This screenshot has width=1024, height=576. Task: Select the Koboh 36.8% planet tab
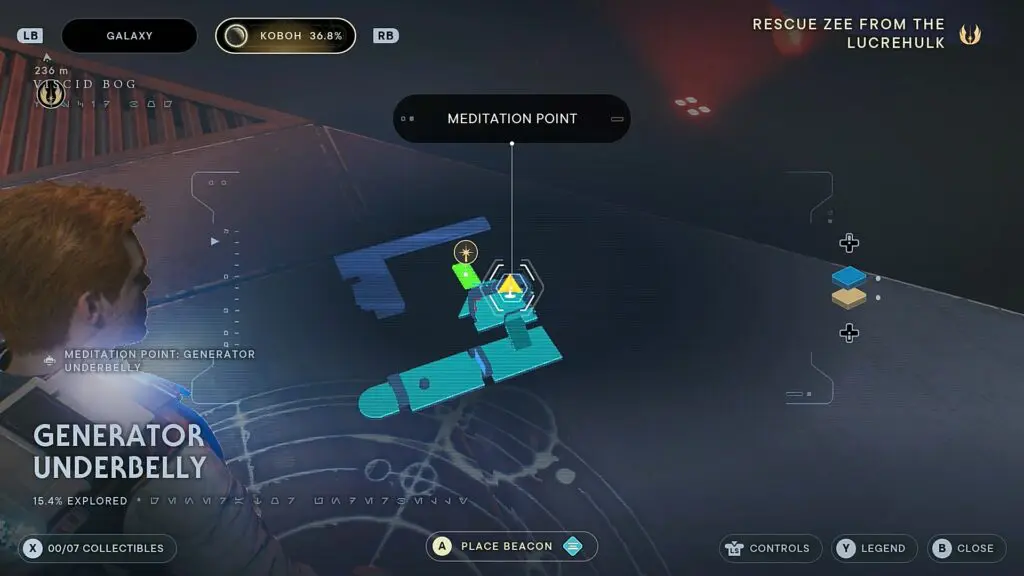point(285,36)
